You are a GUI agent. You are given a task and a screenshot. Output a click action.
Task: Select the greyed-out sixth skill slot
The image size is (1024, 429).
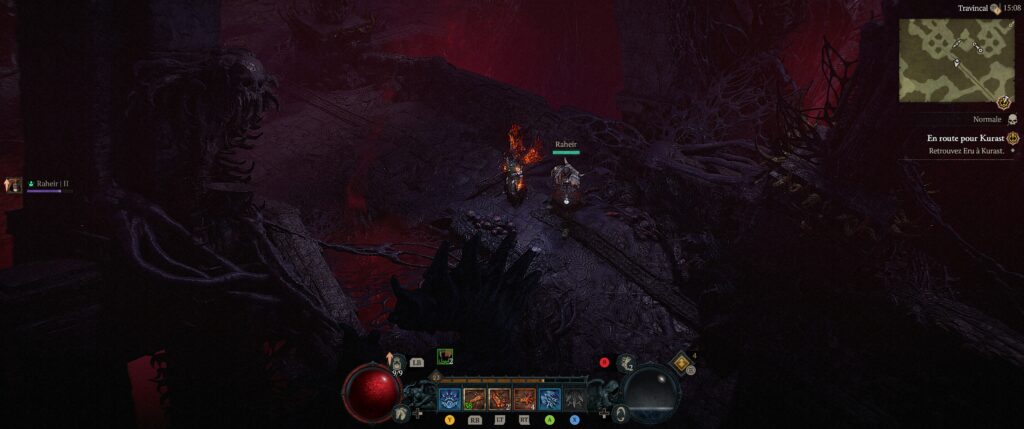click(x=575, y=399)
